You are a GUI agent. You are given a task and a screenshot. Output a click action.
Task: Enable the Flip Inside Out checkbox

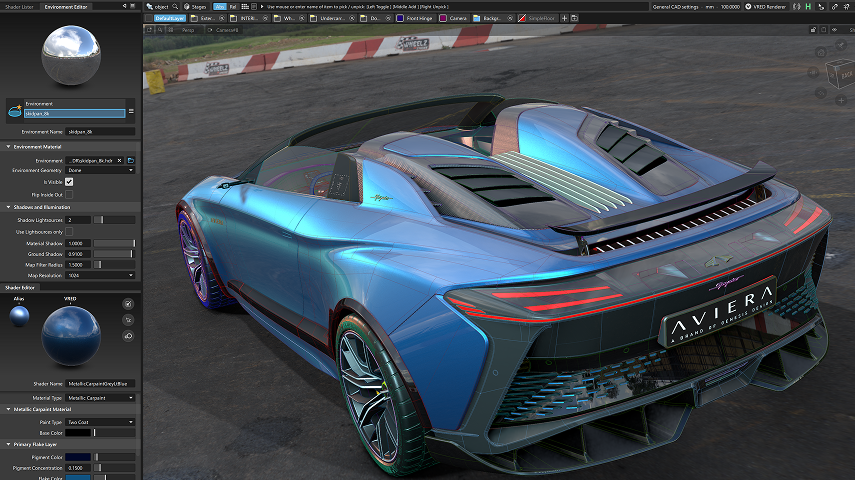point(69,194)
